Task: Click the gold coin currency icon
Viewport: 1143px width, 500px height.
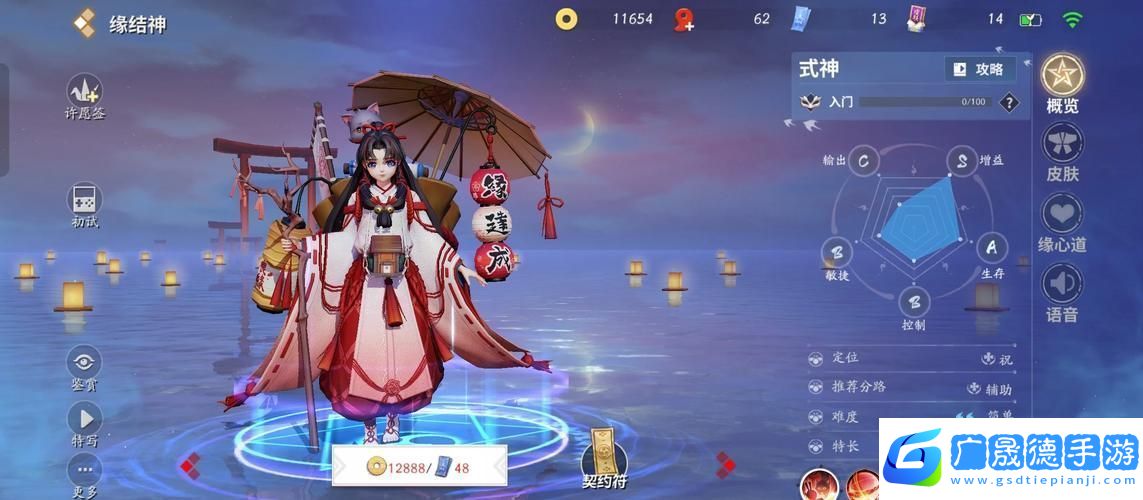Action: click(x=567, y=19)
